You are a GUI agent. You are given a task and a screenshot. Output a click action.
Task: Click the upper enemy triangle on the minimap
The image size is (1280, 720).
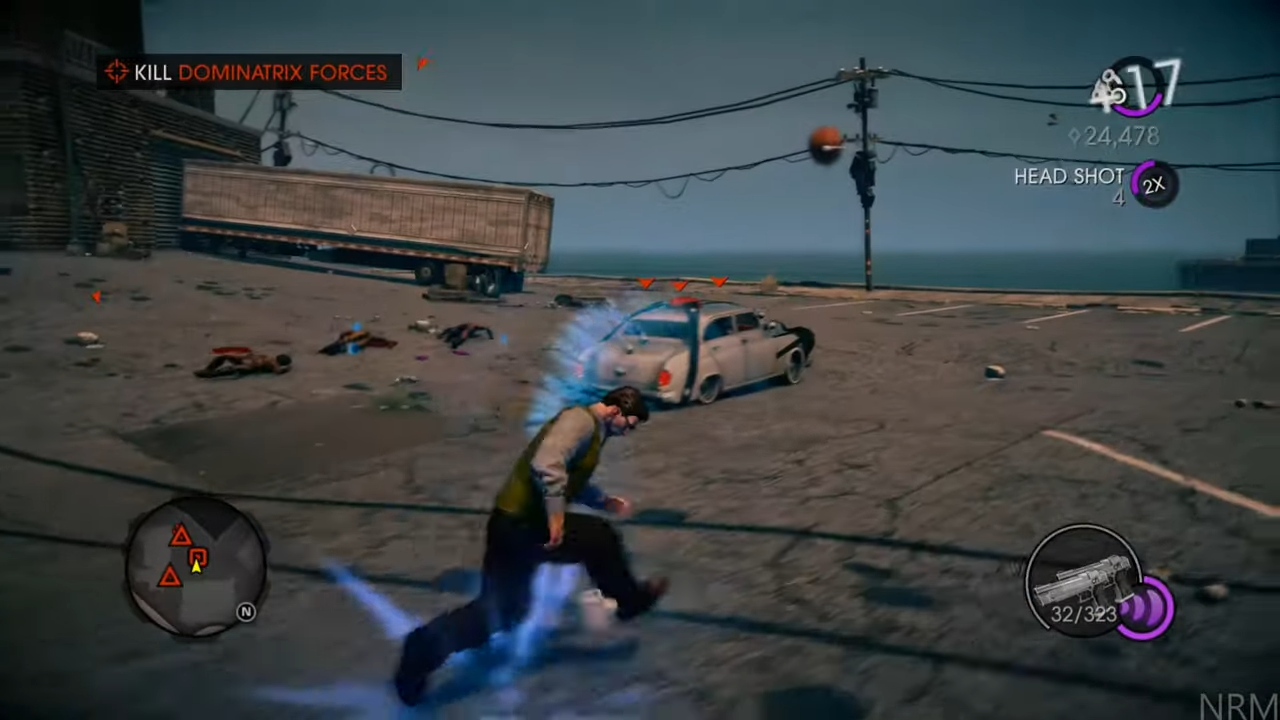(x=180, y=537)
